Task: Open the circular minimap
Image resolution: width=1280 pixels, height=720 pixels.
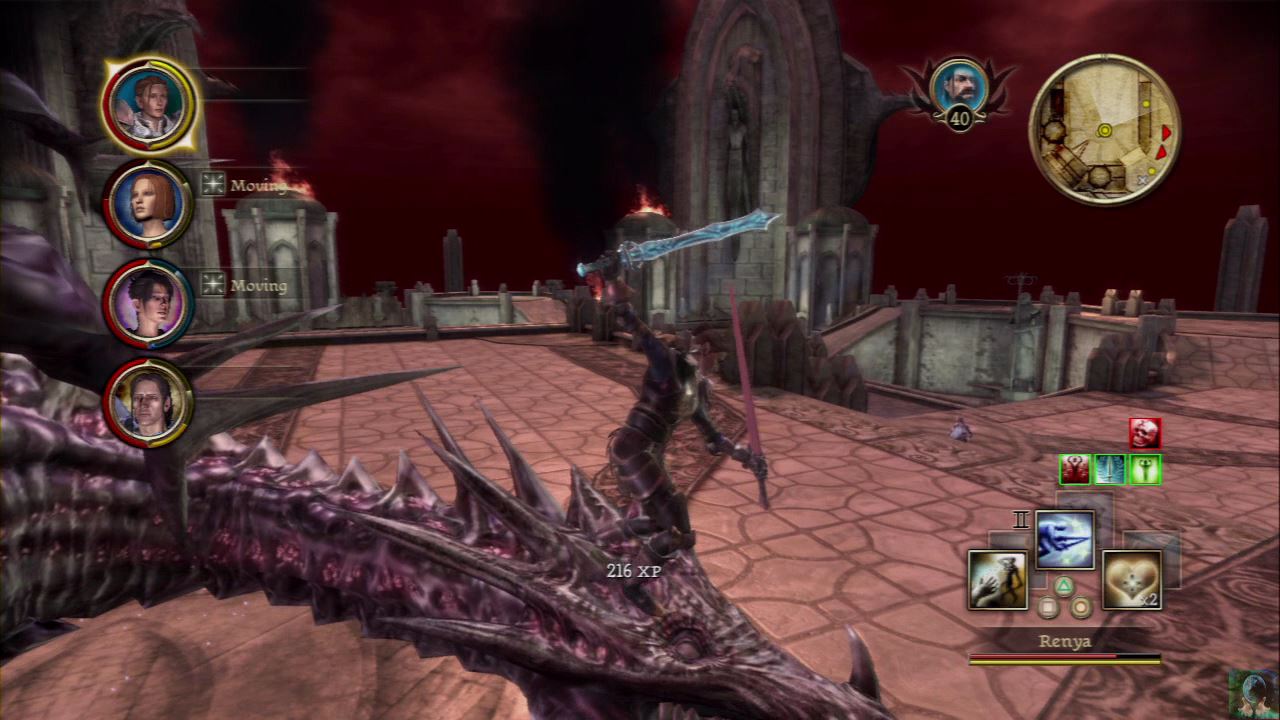Action: (1104, 129)
